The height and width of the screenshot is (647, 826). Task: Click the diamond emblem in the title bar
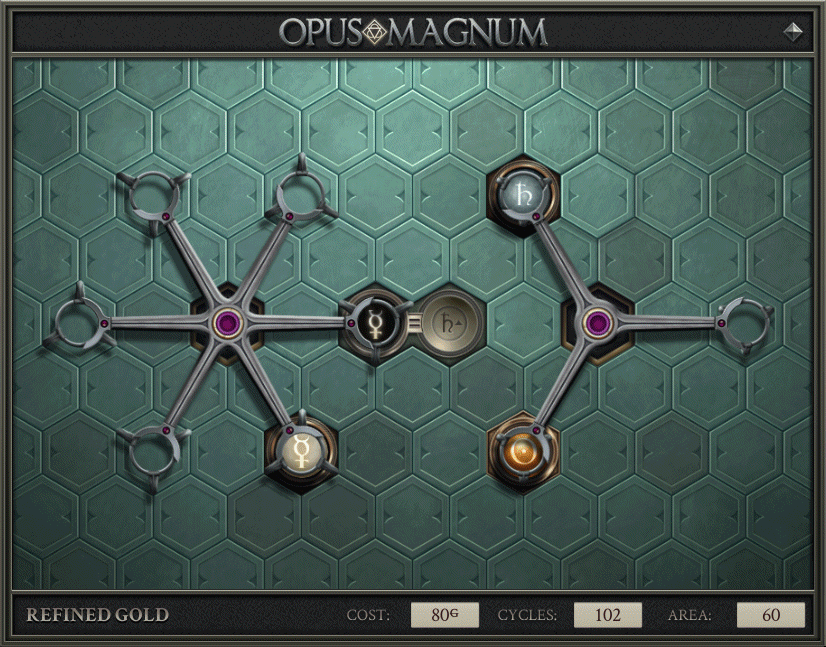pyautogui.click(x=376, y=31)
